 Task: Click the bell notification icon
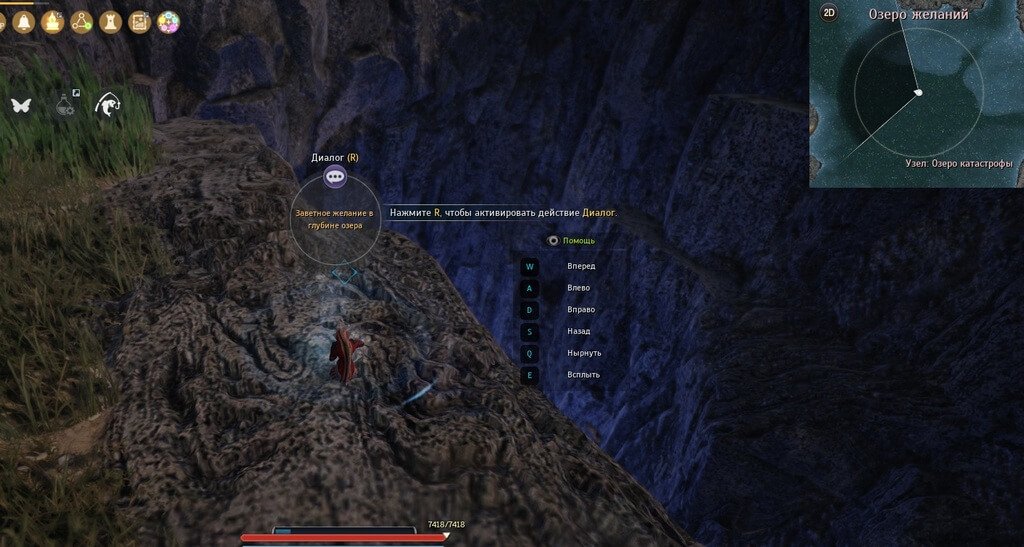point(24,21)
